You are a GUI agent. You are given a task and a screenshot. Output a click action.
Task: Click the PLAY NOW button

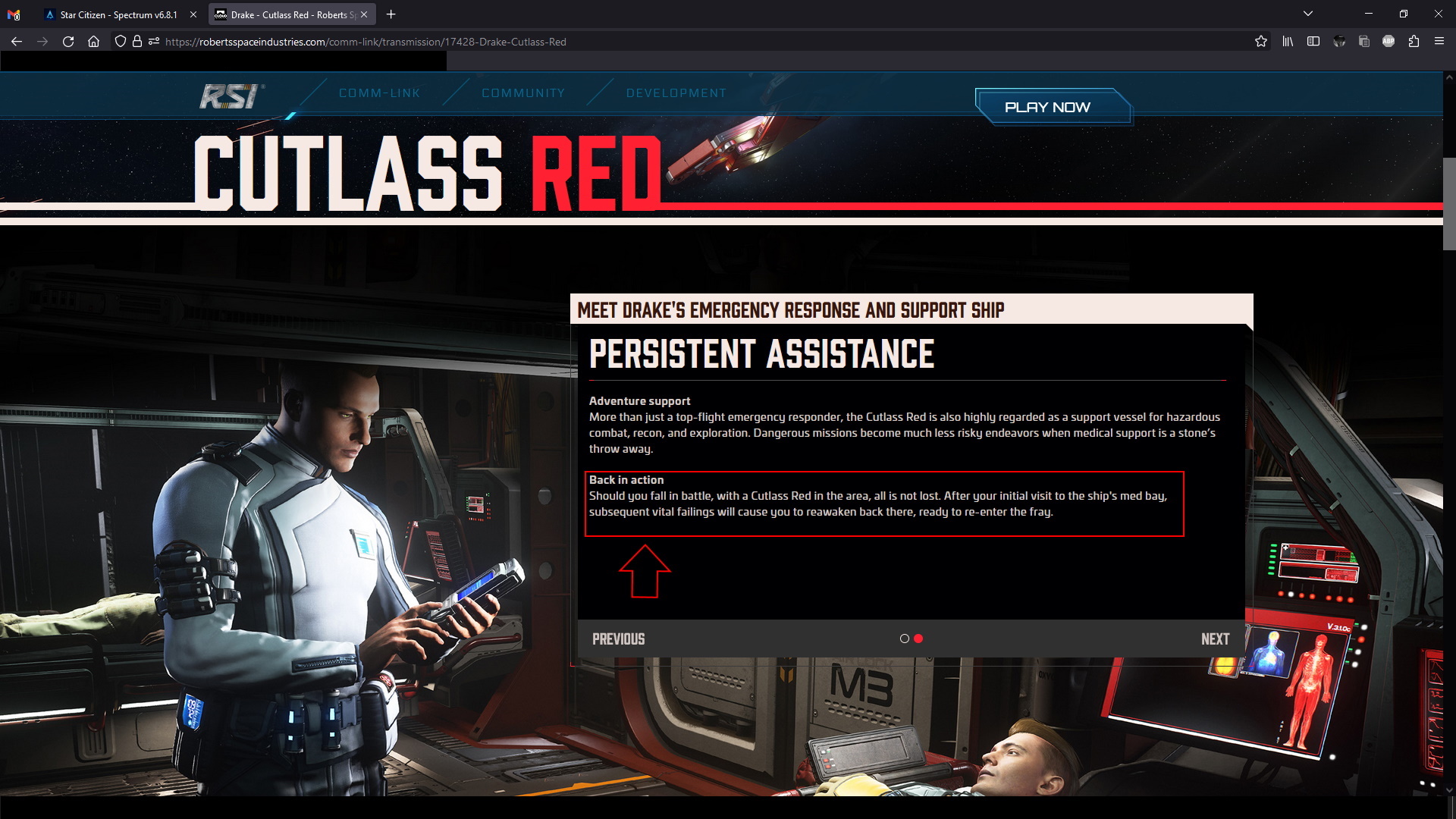[1053, 107]
